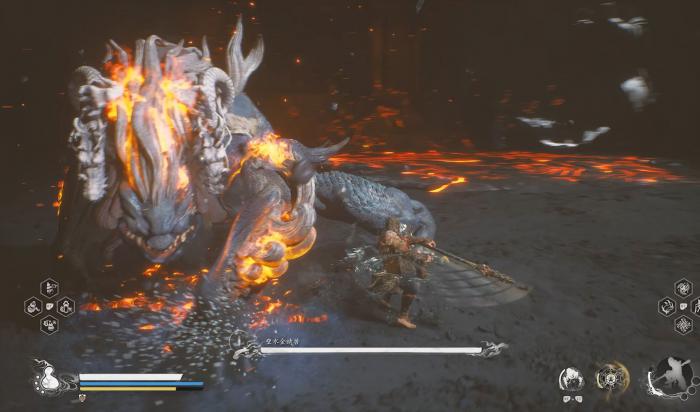Activate the spirit skill portrait icon

571,379
